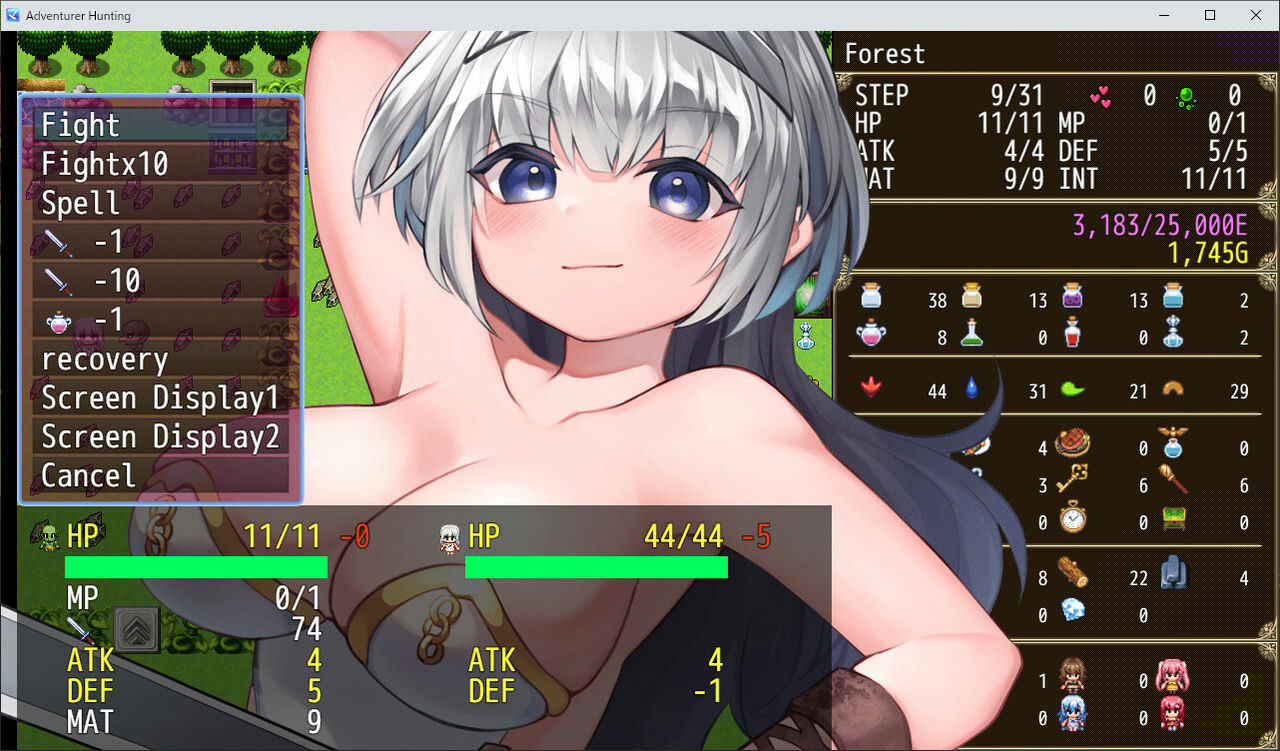Click the enemy's green HP bar
The image size is (1280, 751).
pos(596,567)
